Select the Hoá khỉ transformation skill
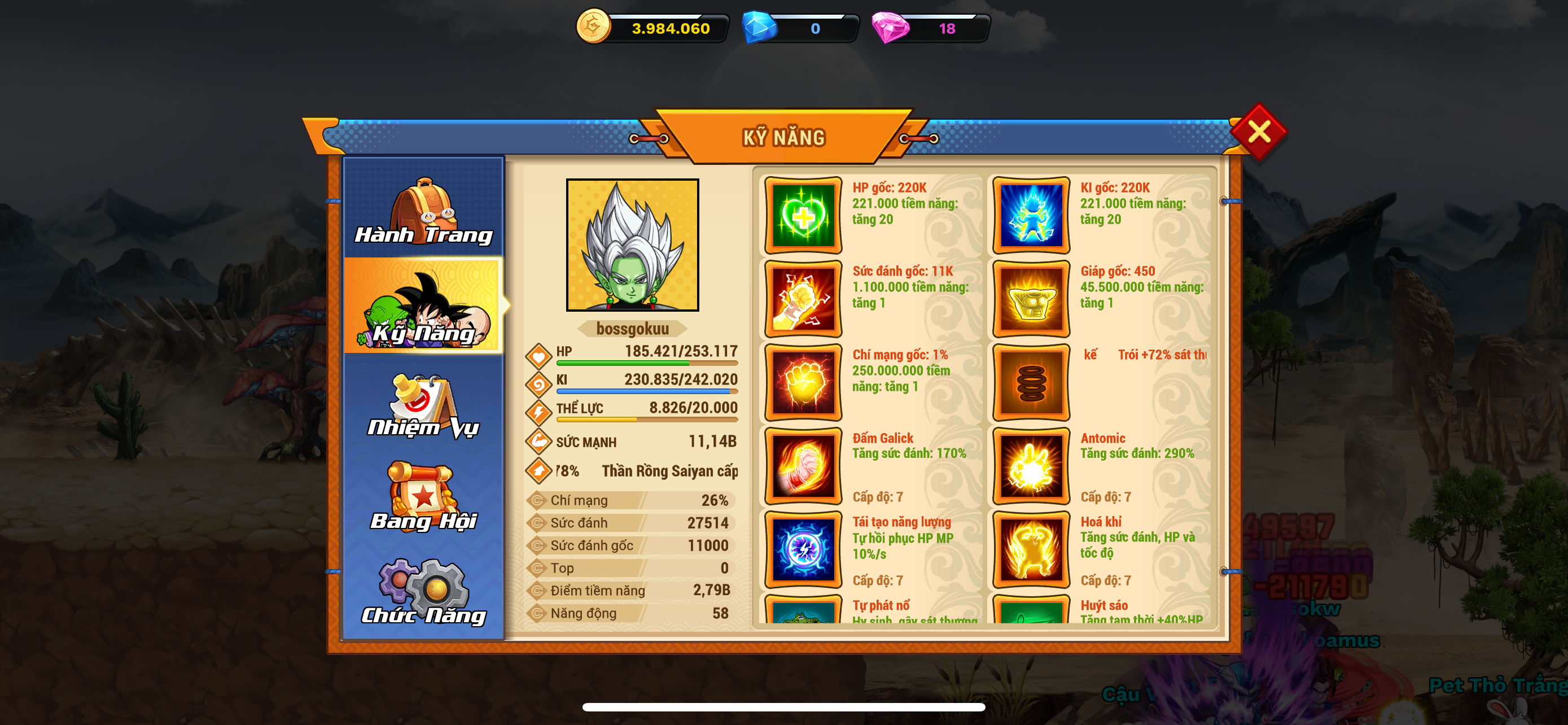1568x725 pixels. [x=1031, y=550]
